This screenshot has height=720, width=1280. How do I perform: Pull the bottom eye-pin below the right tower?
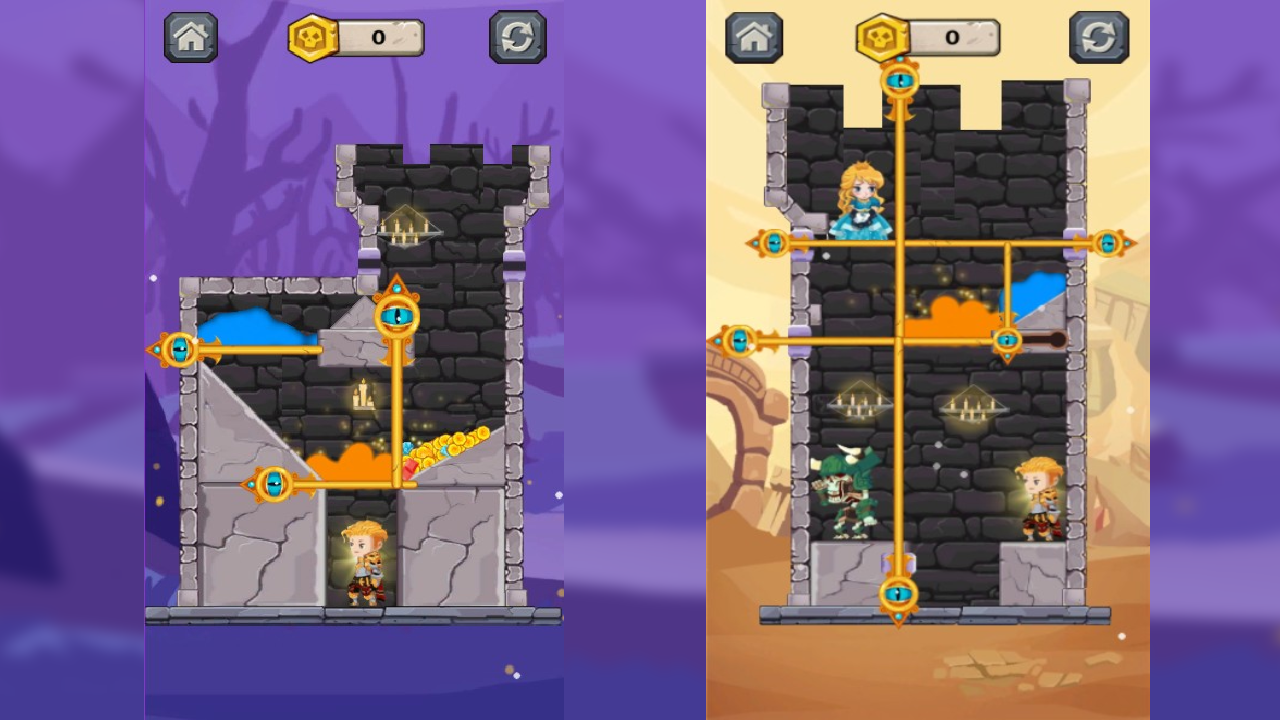898,592
